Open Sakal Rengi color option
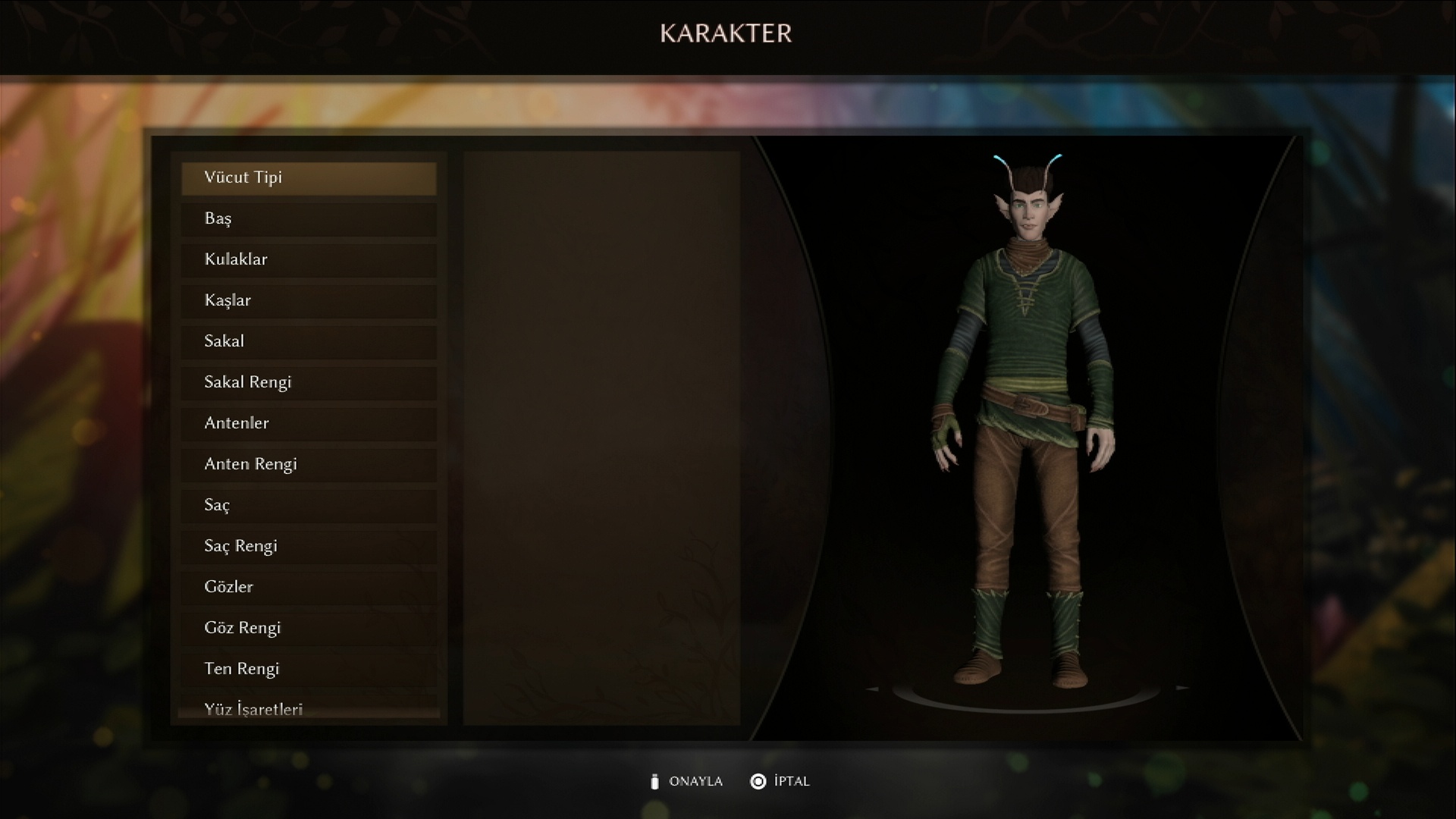 309,382
